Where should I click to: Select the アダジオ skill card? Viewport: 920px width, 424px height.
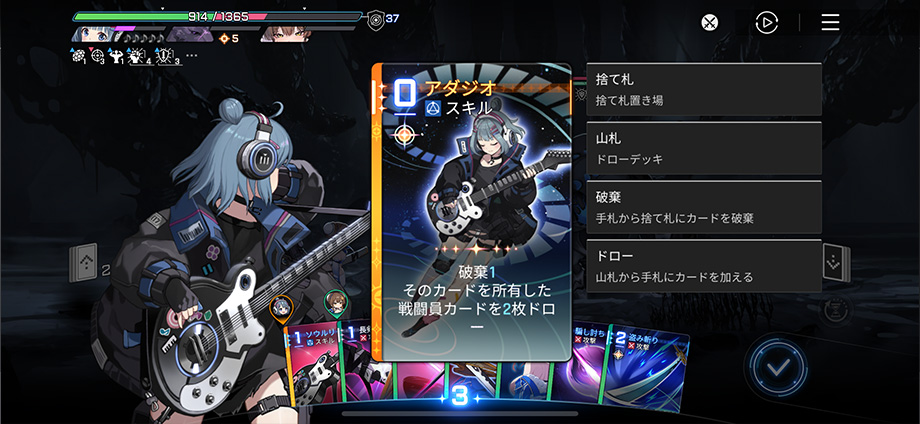[x=471, y=212]
